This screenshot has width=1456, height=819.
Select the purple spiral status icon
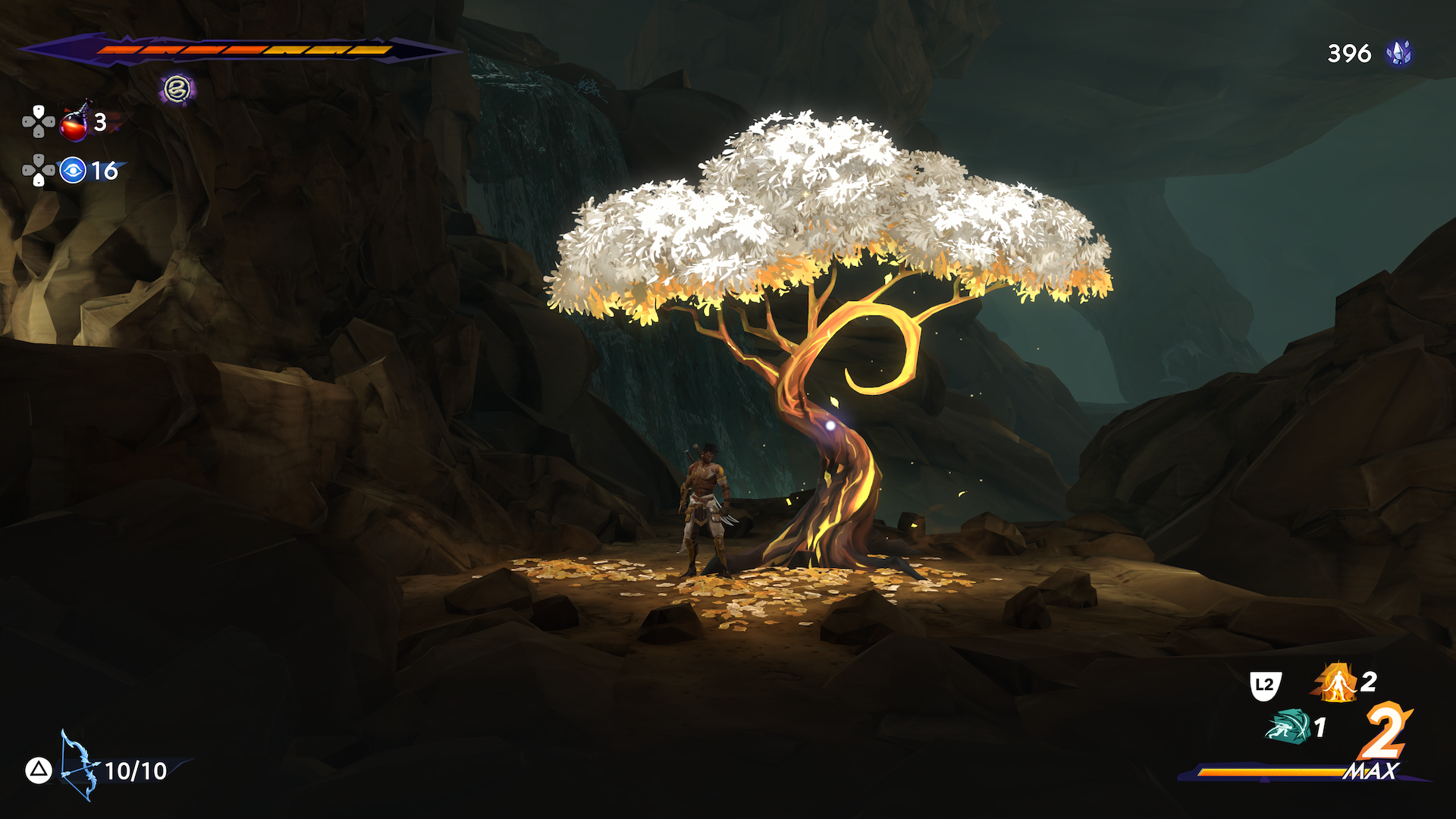click(x=177, y=89)
